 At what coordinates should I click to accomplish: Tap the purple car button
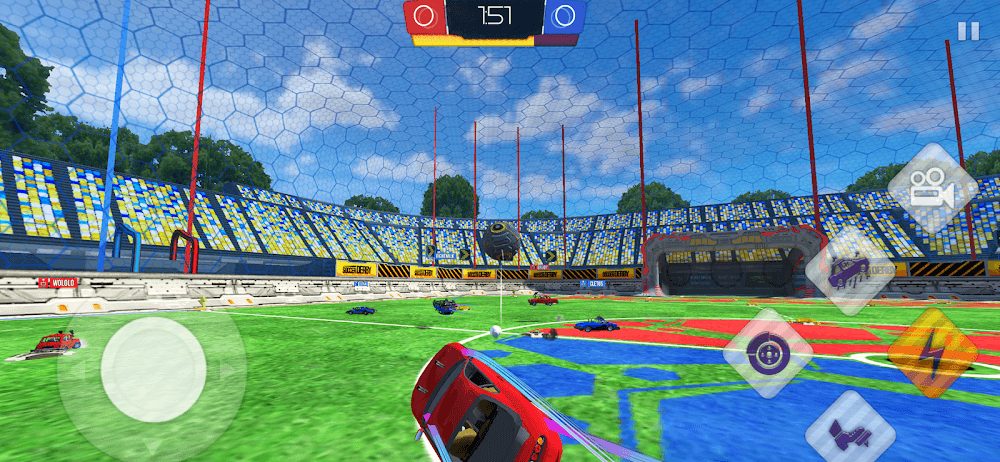pos(850,269)
